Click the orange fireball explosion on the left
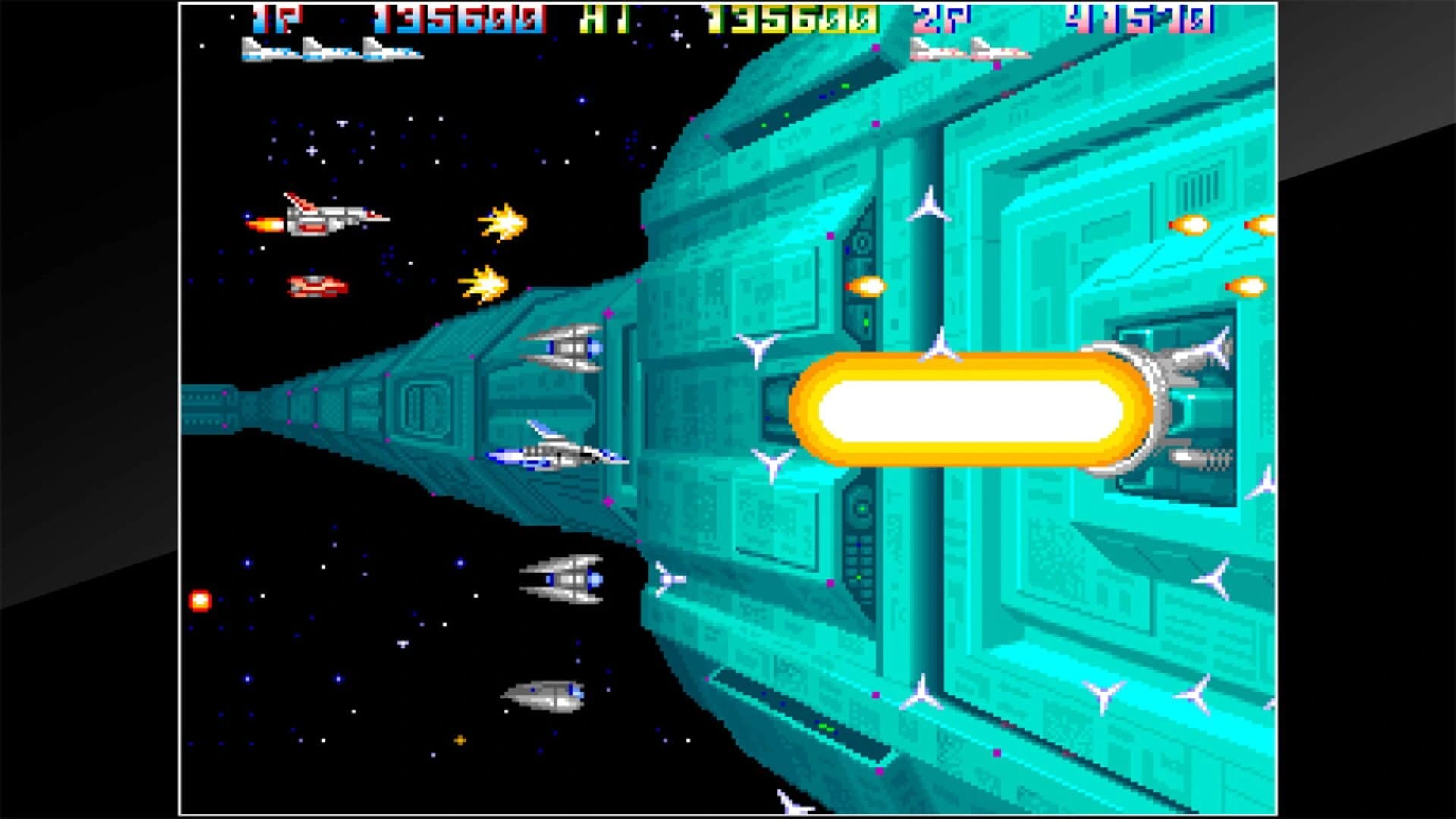This screenshot has height=819, width=1456. [x=201, y=599]
